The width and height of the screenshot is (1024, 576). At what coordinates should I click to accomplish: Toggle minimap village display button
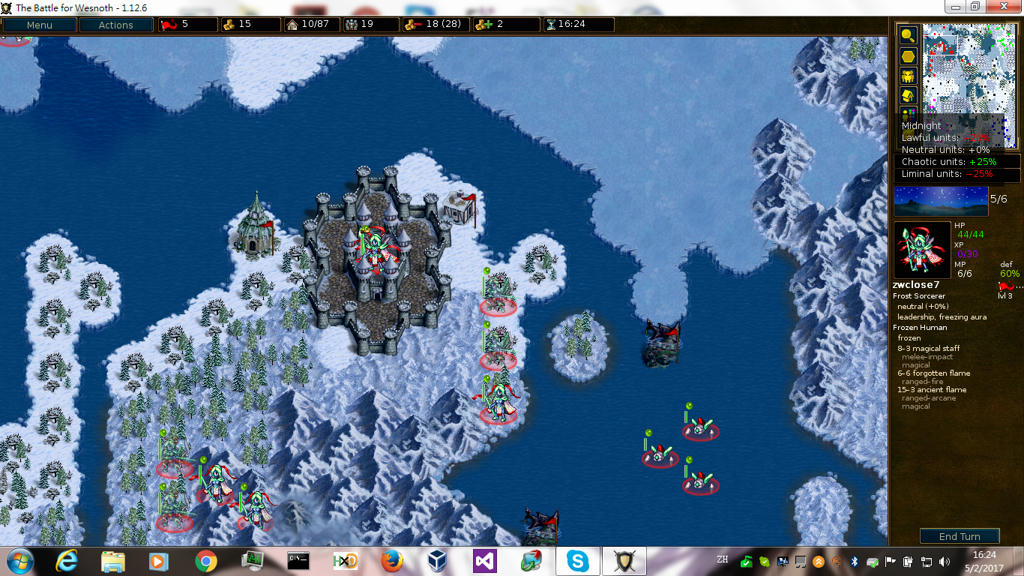coord(907,96)
